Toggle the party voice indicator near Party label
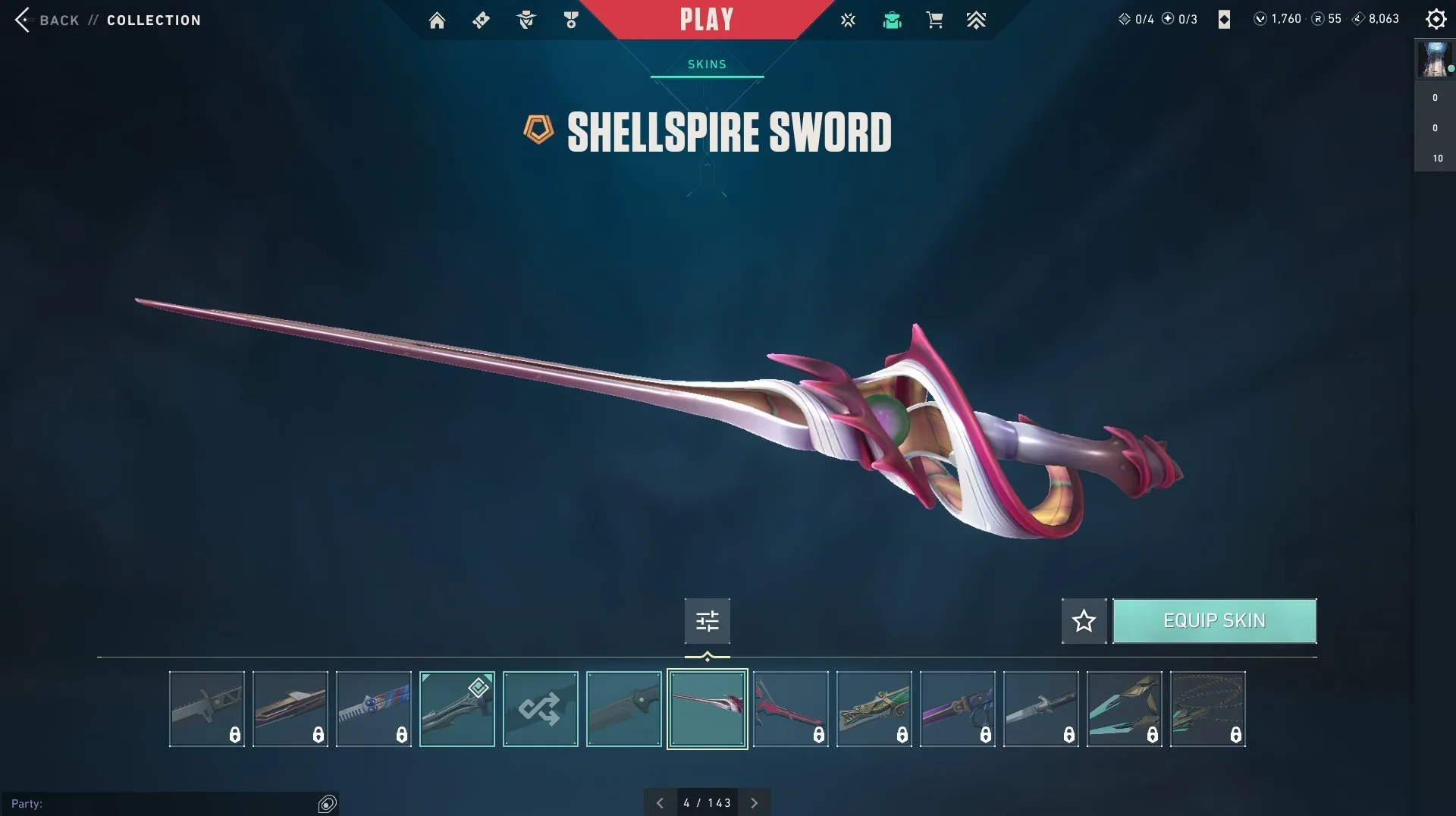The height and width of the screenshot is (816, 1456). [x=326, y=802]
